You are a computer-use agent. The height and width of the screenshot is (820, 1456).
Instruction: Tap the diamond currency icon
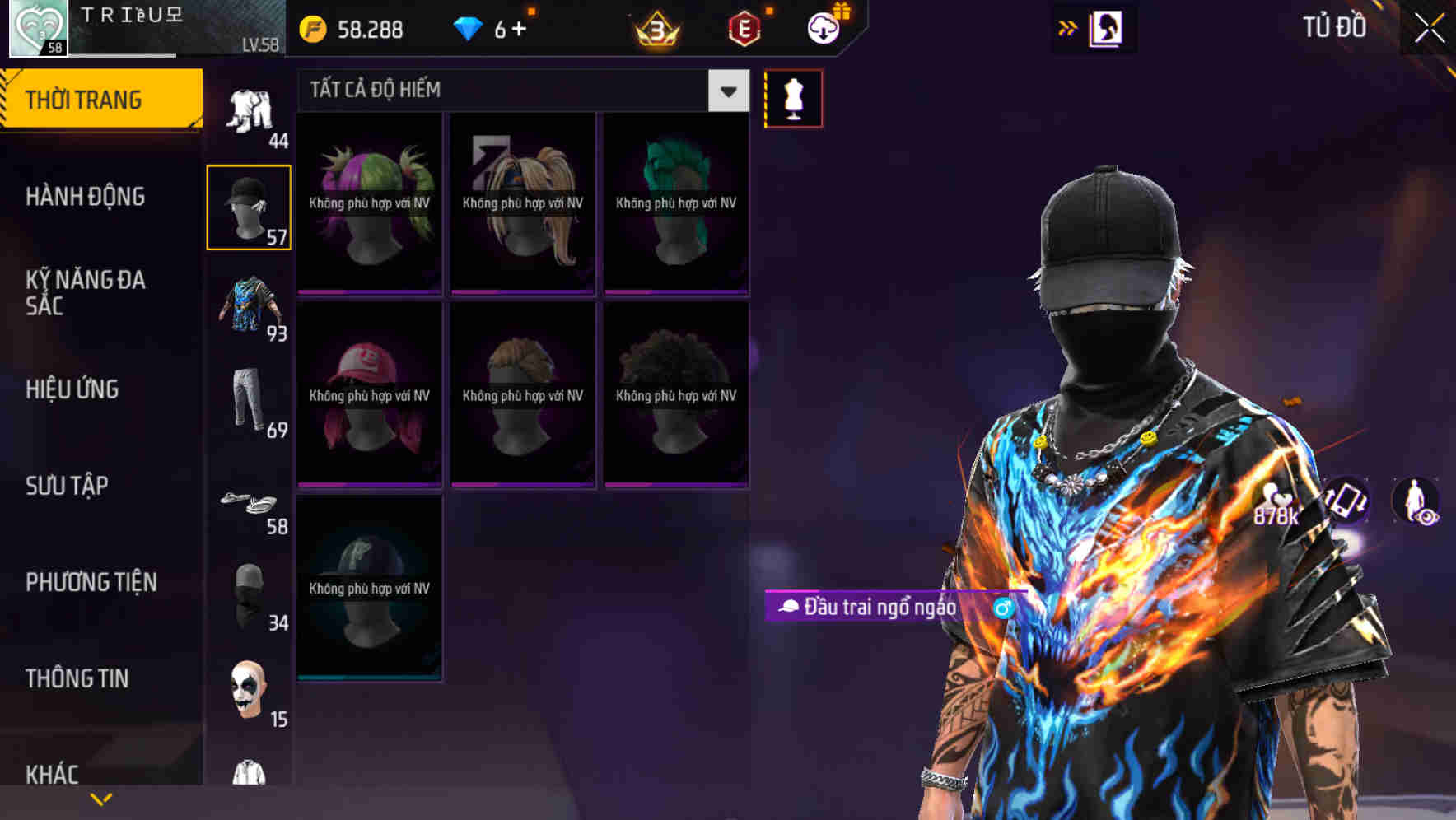(x=468, y=27)
